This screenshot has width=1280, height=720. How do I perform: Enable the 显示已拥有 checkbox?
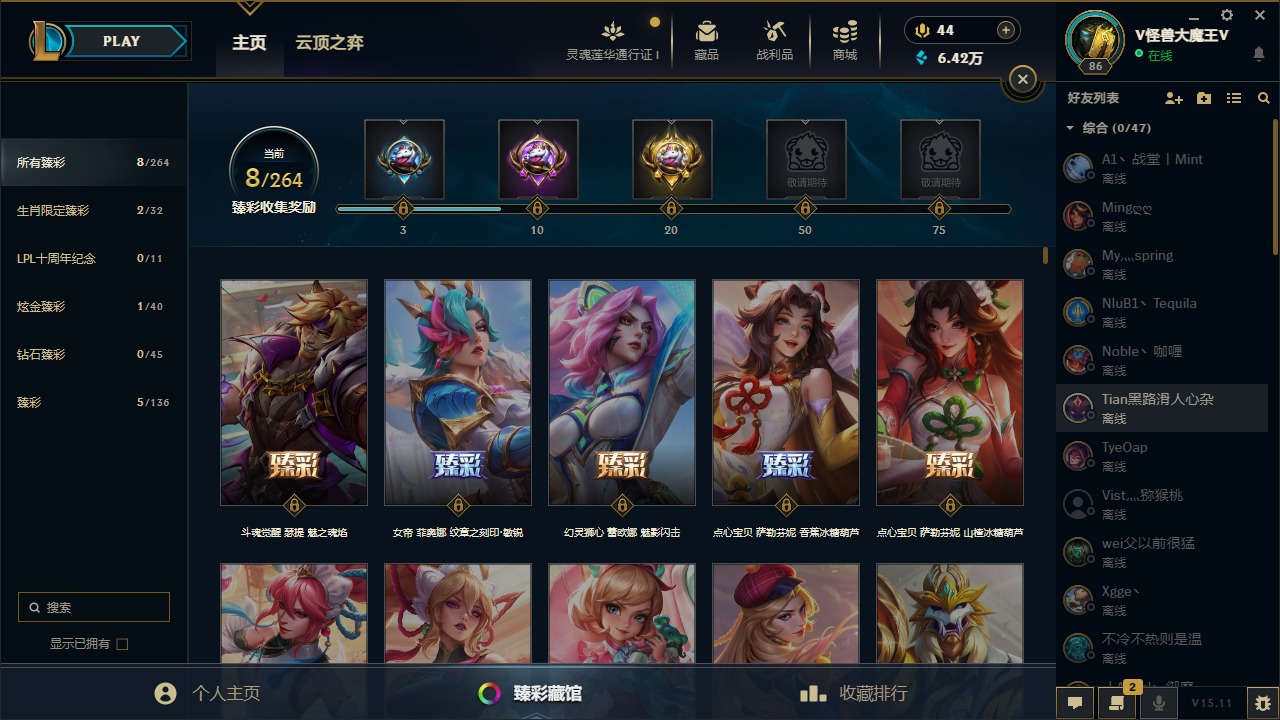(x=121, y=644)
